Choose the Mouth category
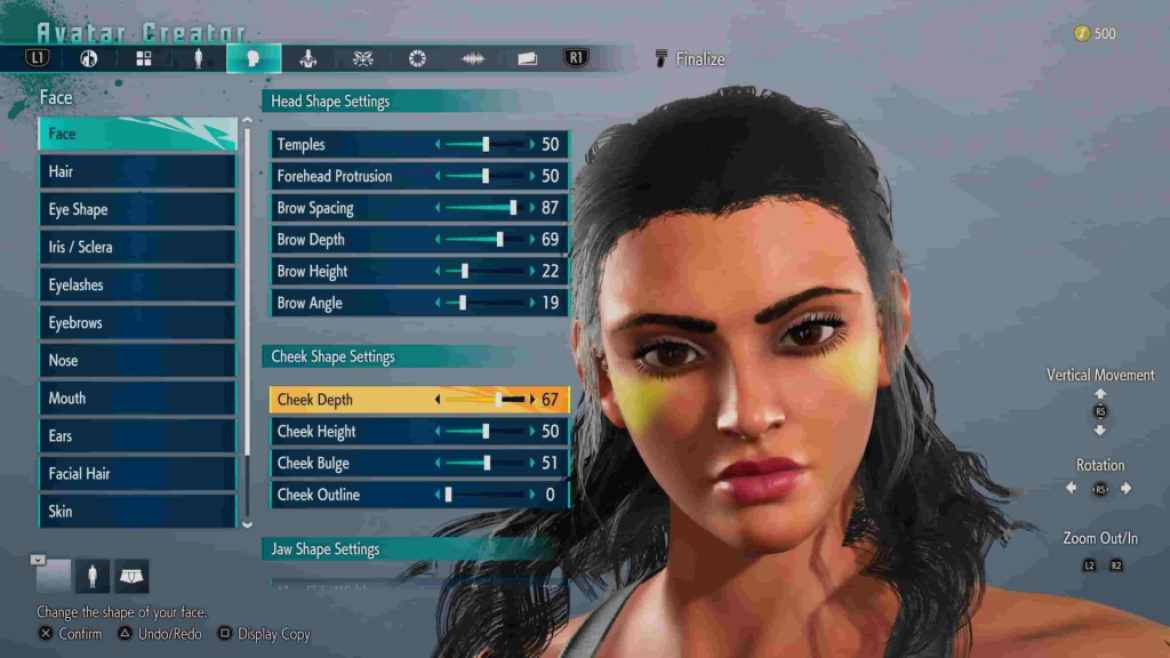 136,398
